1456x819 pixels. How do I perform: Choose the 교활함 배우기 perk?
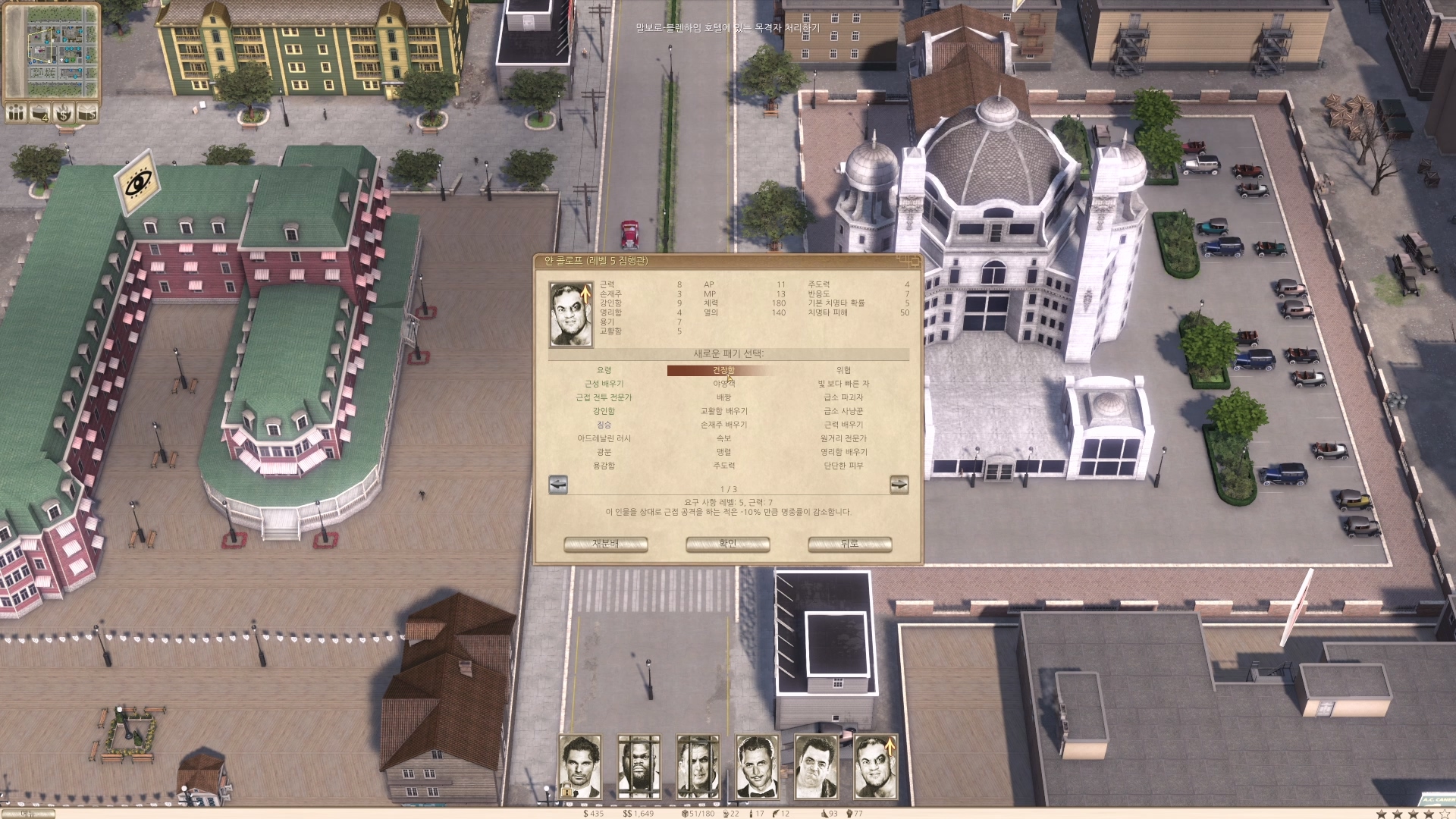click(723, 411)
